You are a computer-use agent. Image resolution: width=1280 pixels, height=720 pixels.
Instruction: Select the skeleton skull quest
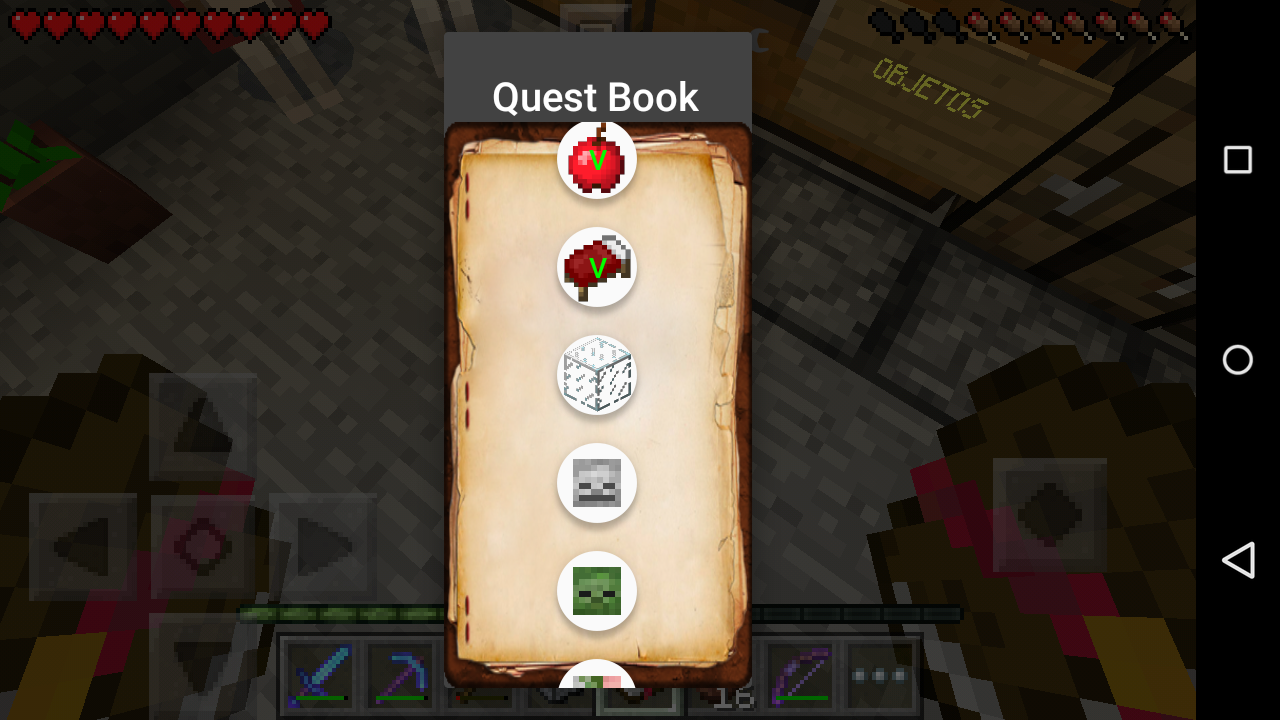(x=597, y=483)
